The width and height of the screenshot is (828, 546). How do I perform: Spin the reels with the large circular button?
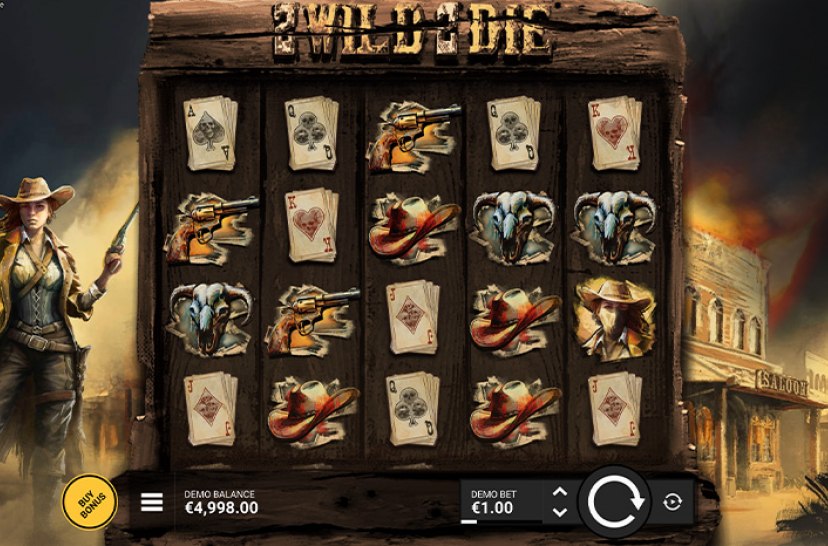tap(614, 501)
